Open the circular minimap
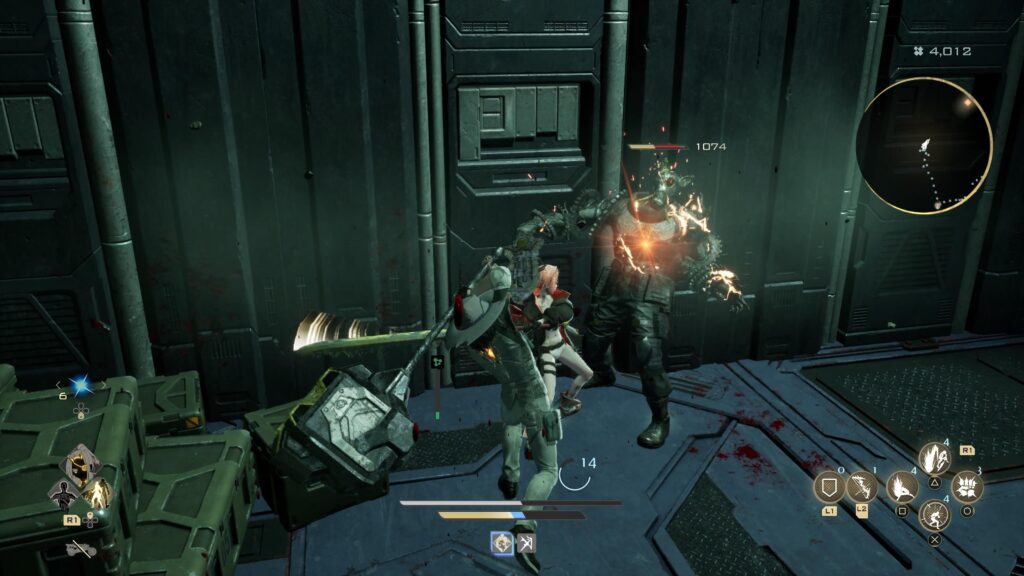 tap(924, 146)
